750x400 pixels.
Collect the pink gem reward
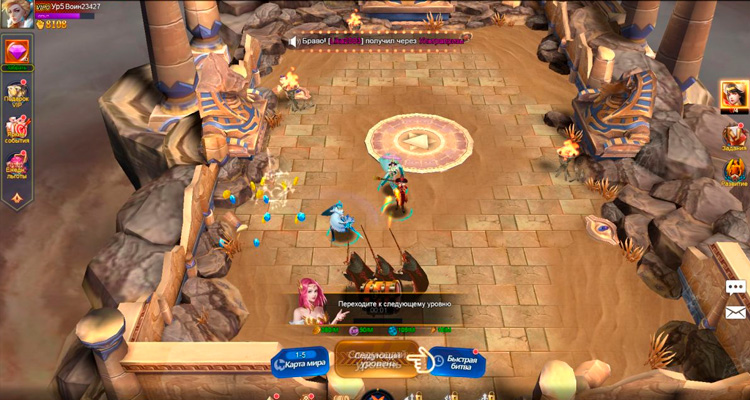coord(17,51)
